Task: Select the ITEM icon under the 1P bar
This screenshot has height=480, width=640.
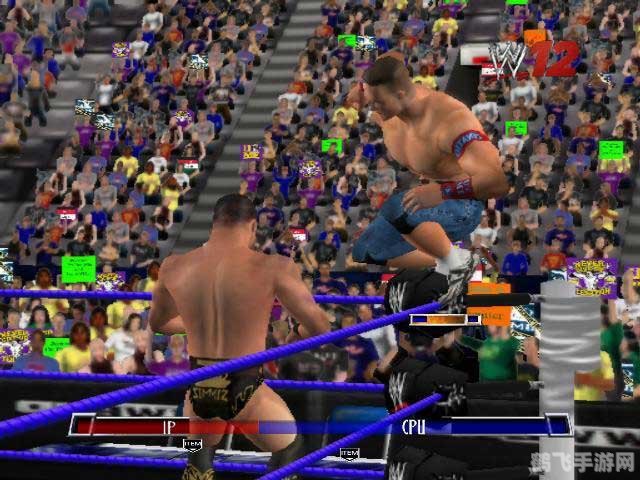Action: coord(193,444)
